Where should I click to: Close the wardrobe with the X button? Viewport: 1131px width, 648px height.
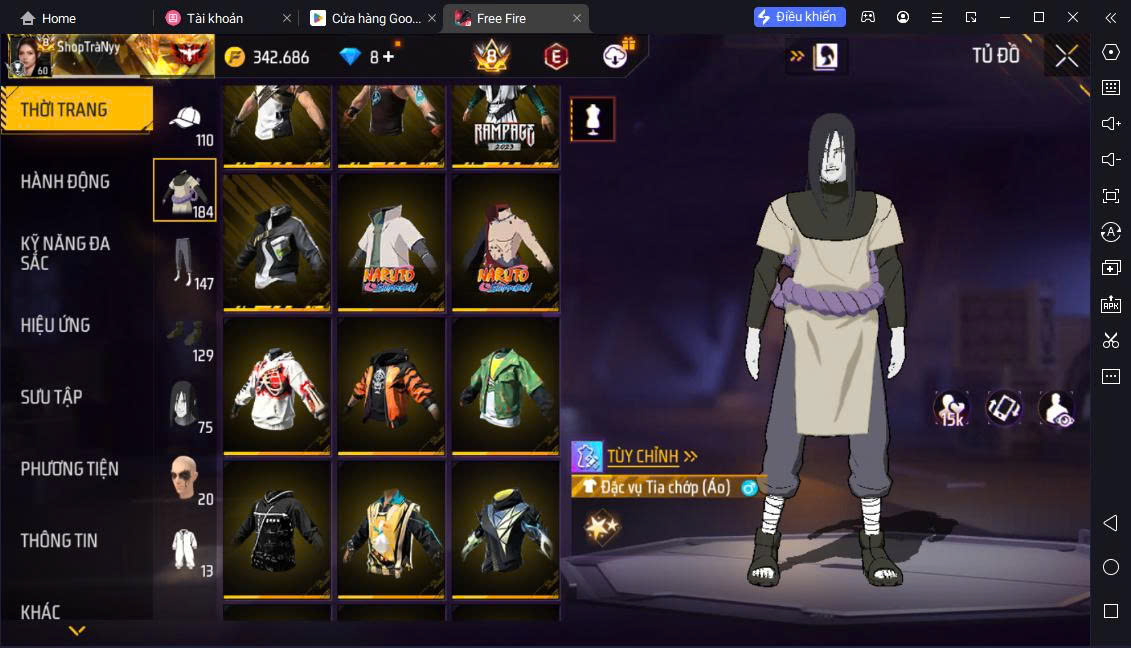(1066, 57)
